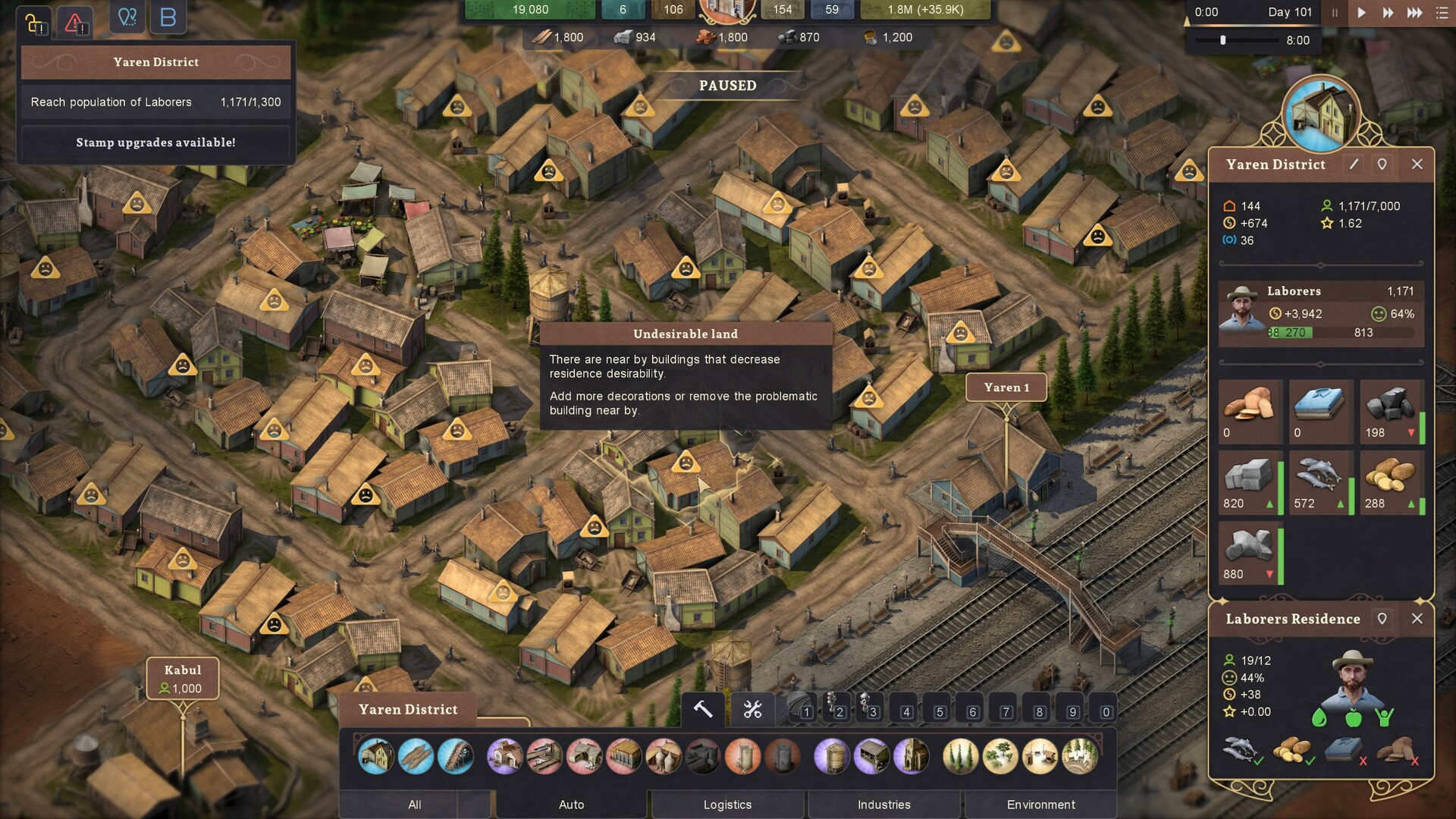The height and width of the screenshot is (819, 1456).
Task: Close the Yaren District panel
Action: (x=1417, y=164)
